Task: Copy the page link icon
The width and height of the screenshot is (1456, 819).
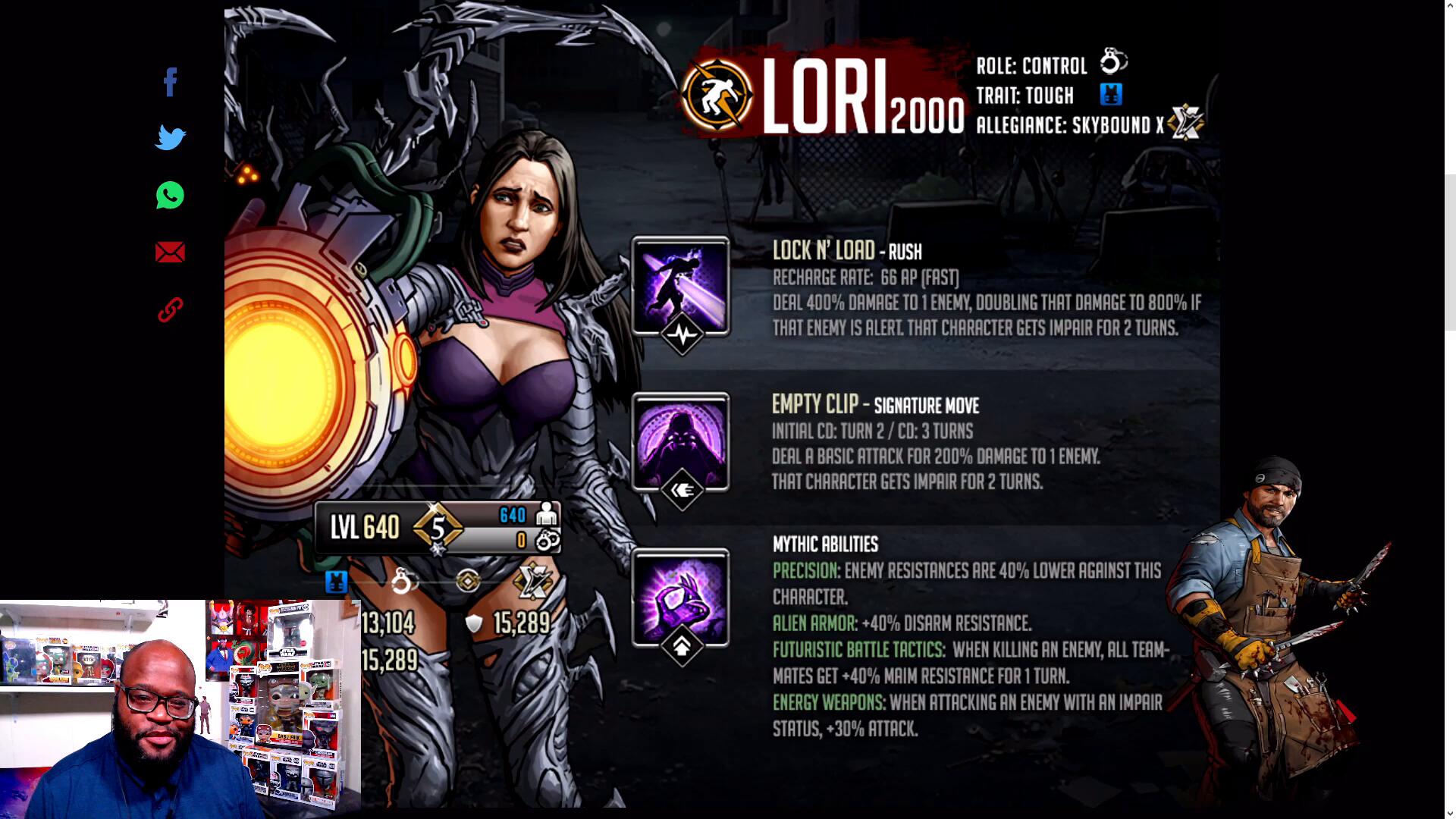Action: (x=170, y=309)
